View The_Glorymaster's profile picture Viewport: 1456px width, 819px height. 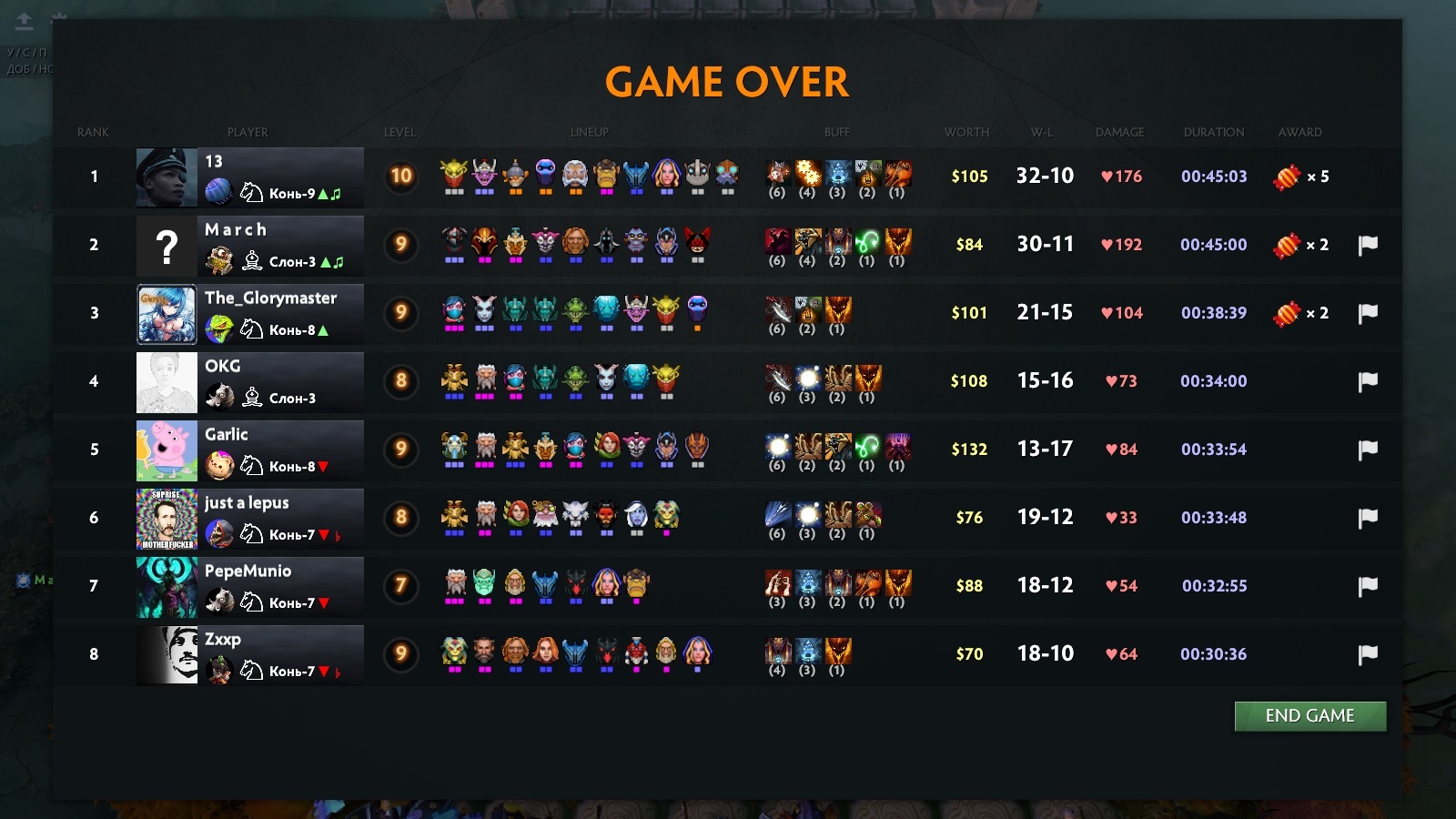pyautogui.click(x=167, y=314)
